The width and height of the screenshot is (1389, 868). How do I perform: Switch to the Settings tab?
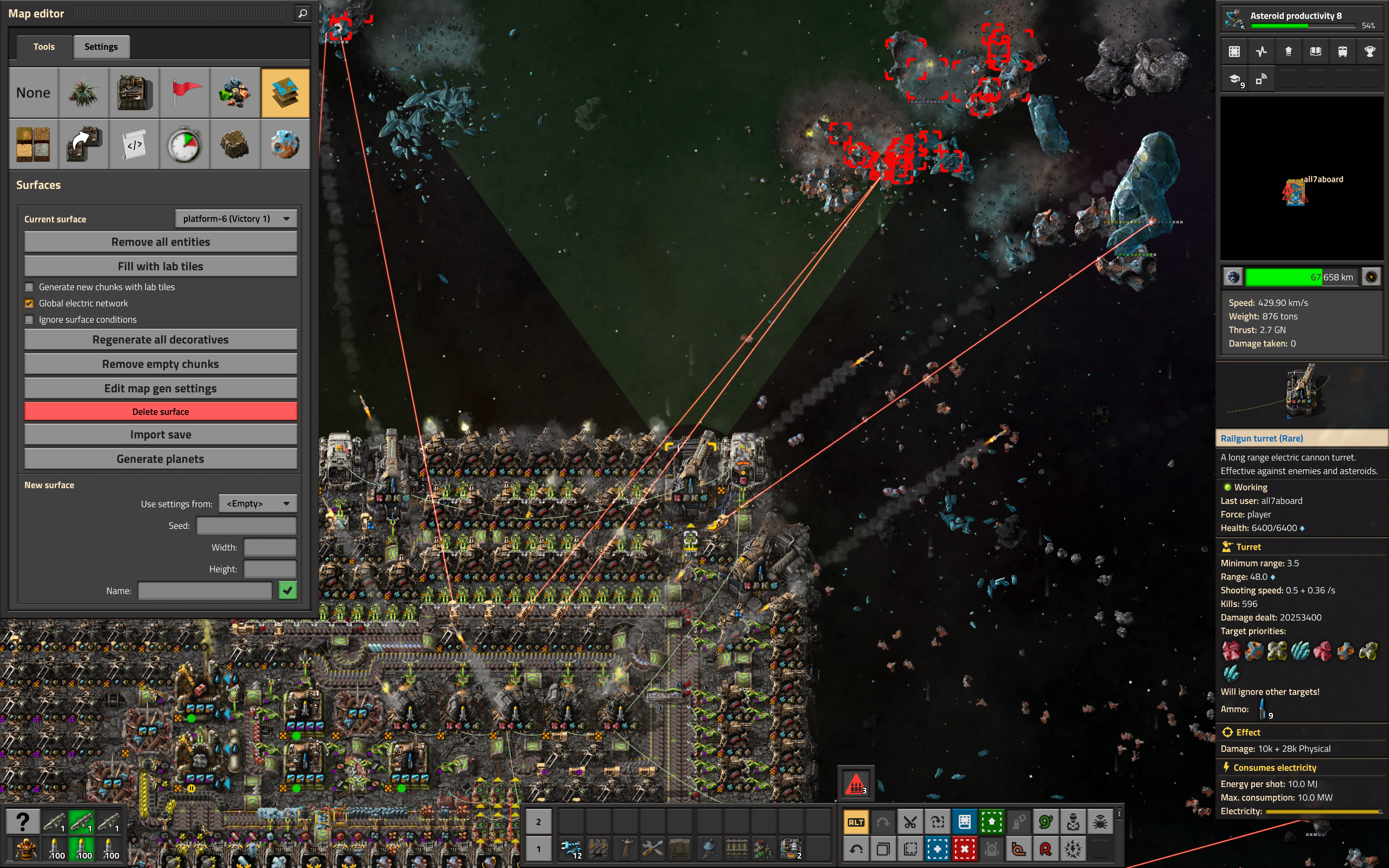[x=101, y=47]
